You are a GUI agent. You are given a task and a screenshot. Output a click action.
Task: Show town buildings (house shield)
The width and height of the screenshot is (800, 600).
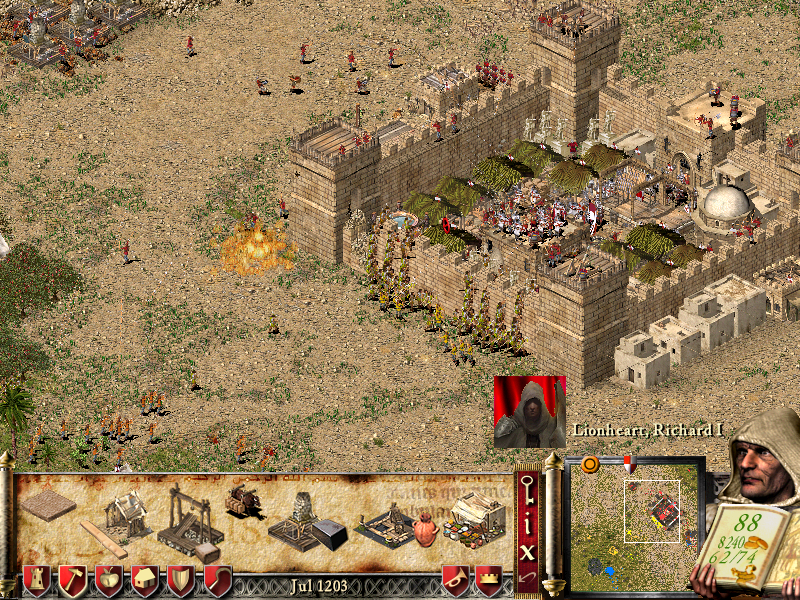point(145,581)
